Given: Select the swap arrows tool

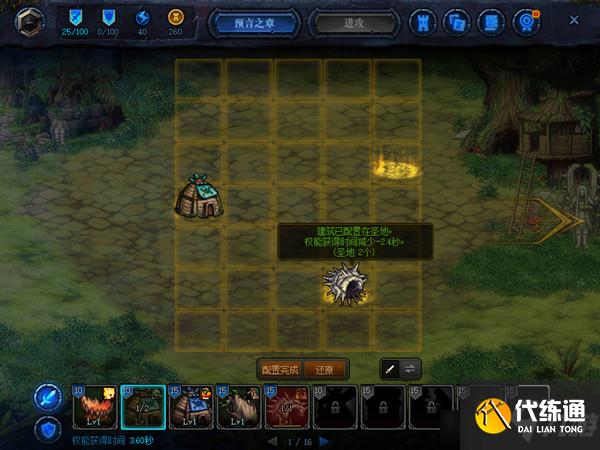Looking at the screenshot, I should click(x=412, y=369).
